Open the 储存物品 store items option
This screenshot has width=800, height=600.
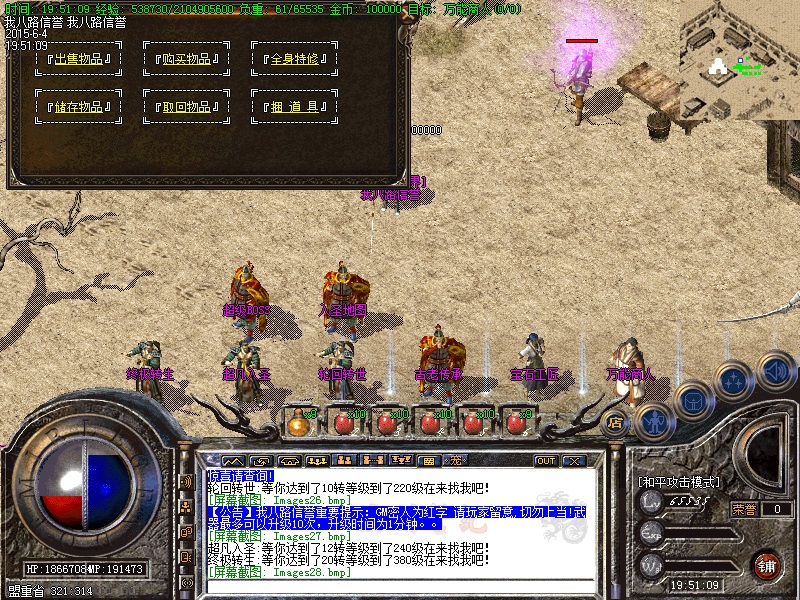78,107
